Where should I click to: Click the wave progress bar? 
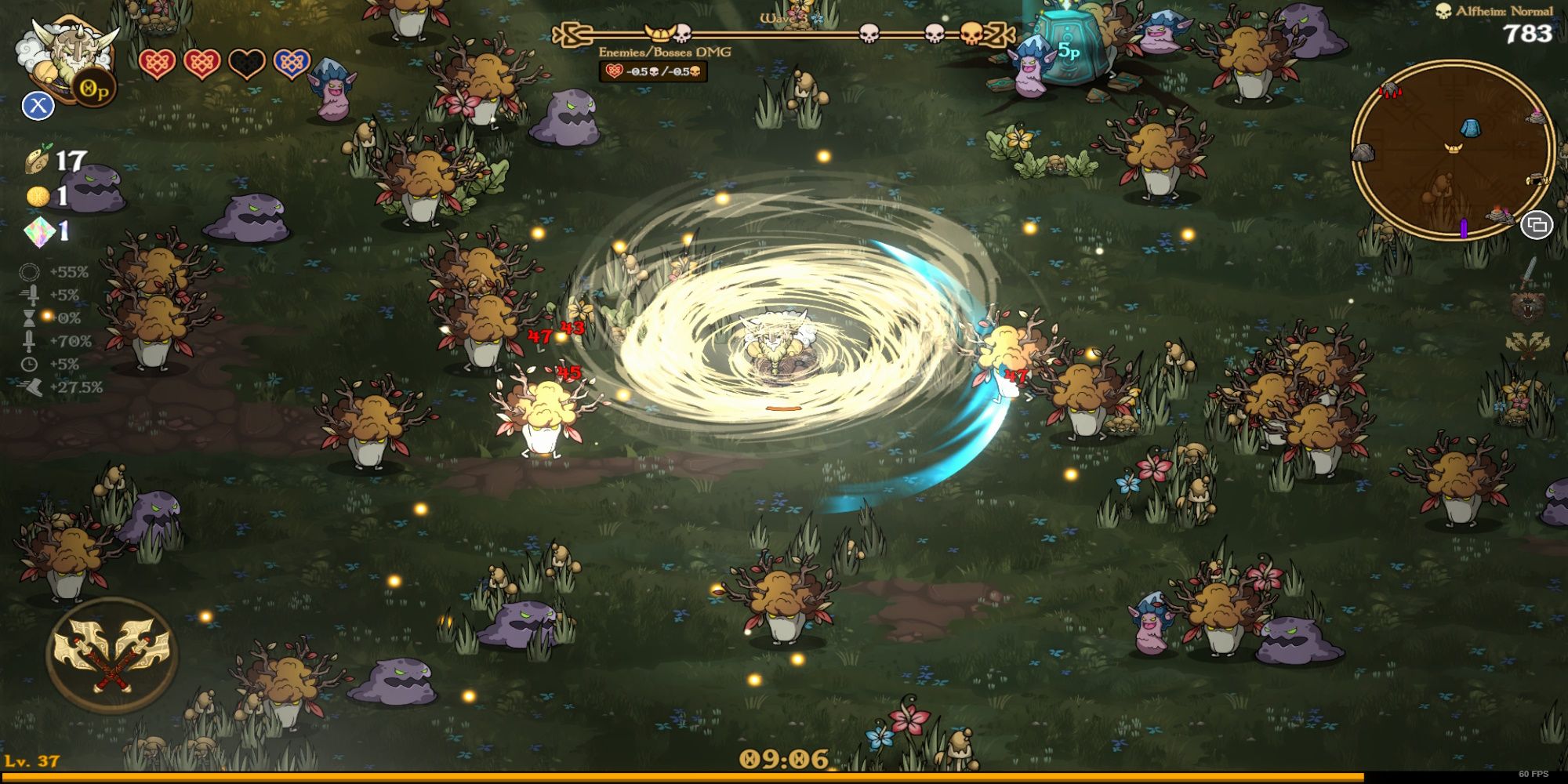(x=784, y=33)
